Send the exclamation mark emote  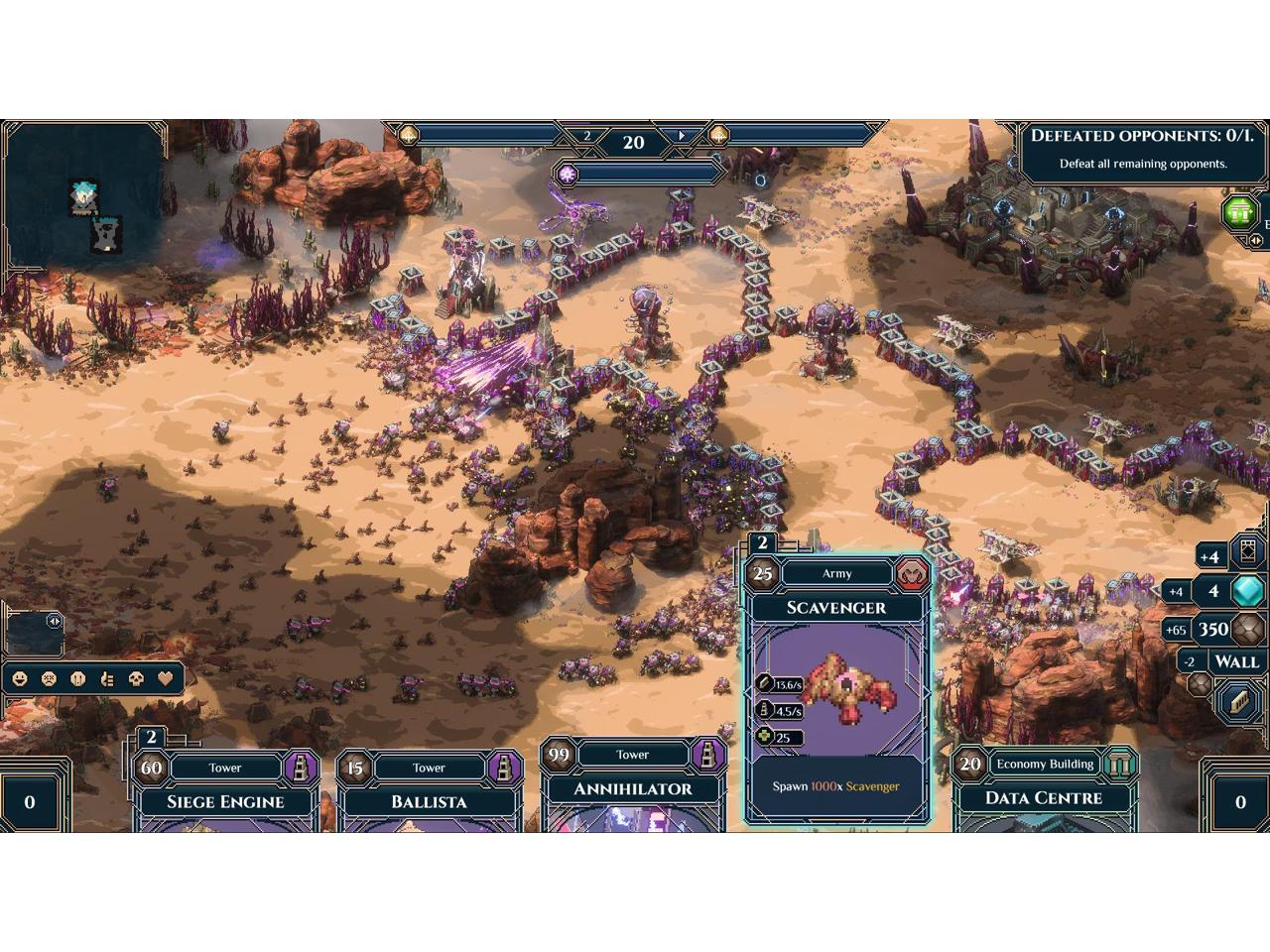[x=78, y=679]
